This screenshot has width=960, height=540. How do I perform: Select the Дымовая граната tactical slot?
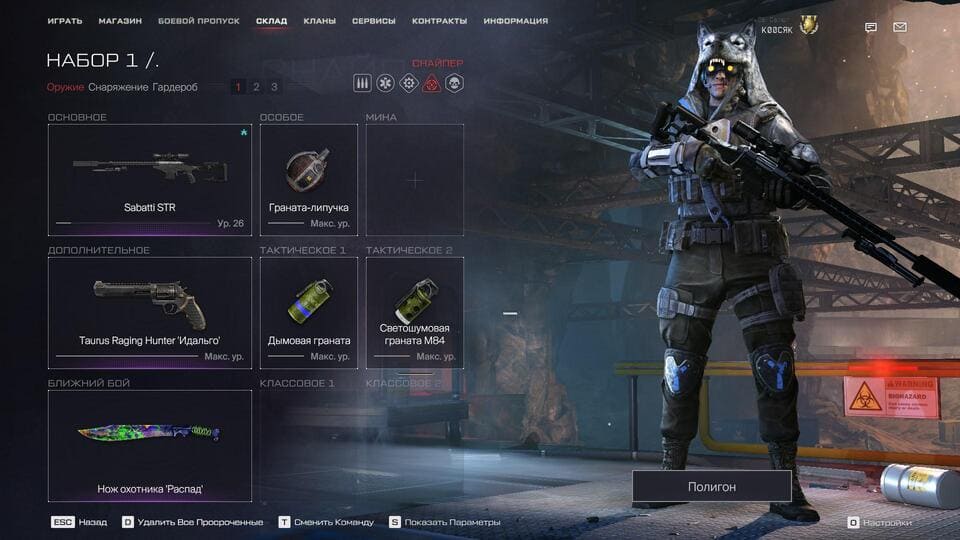pyautogui.click(x=308, y=313)
